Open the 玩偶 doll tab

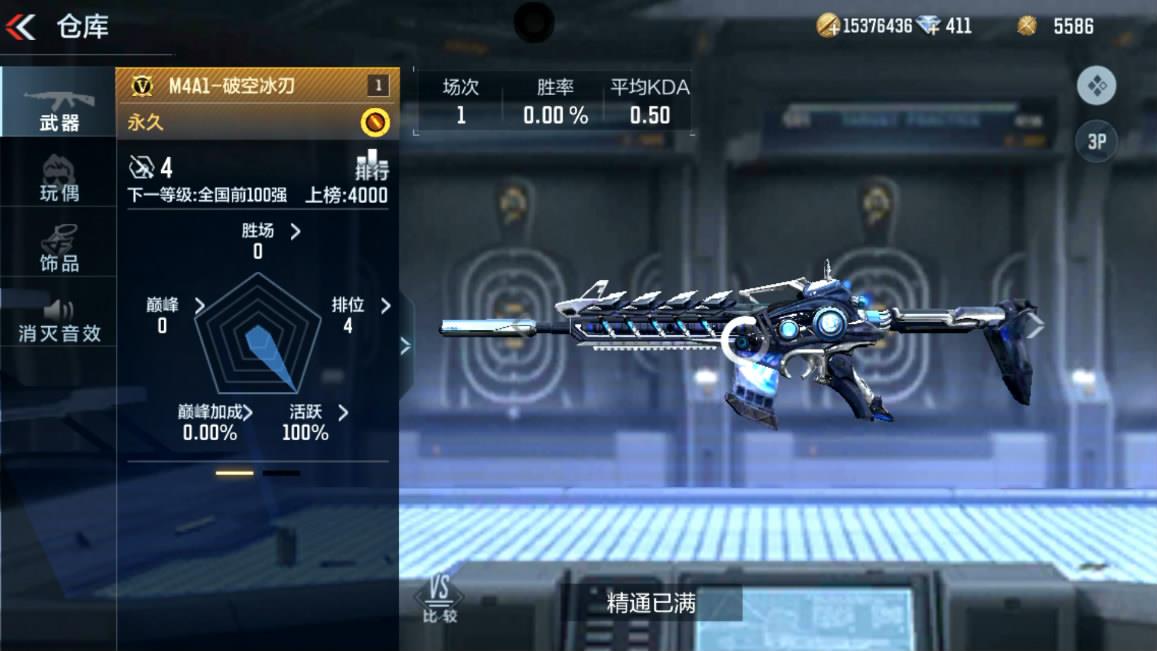pyautogui.click(x=59, y=178)
